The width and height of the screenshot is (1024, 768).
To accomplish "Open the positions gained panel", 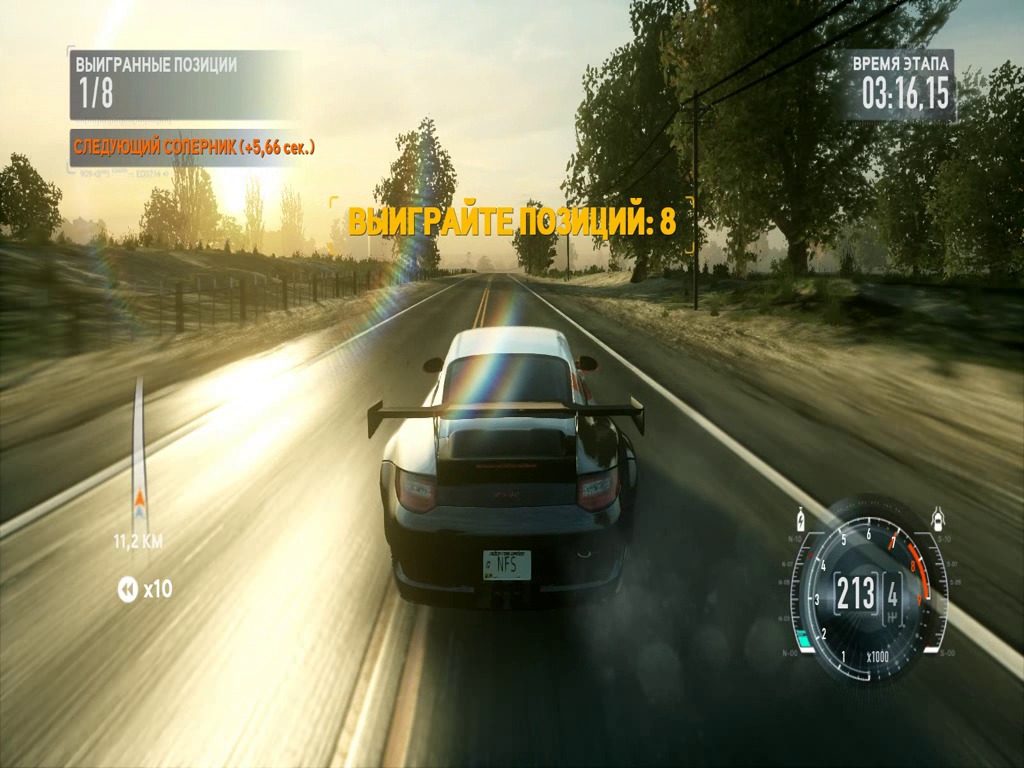I will click(185, 84).
